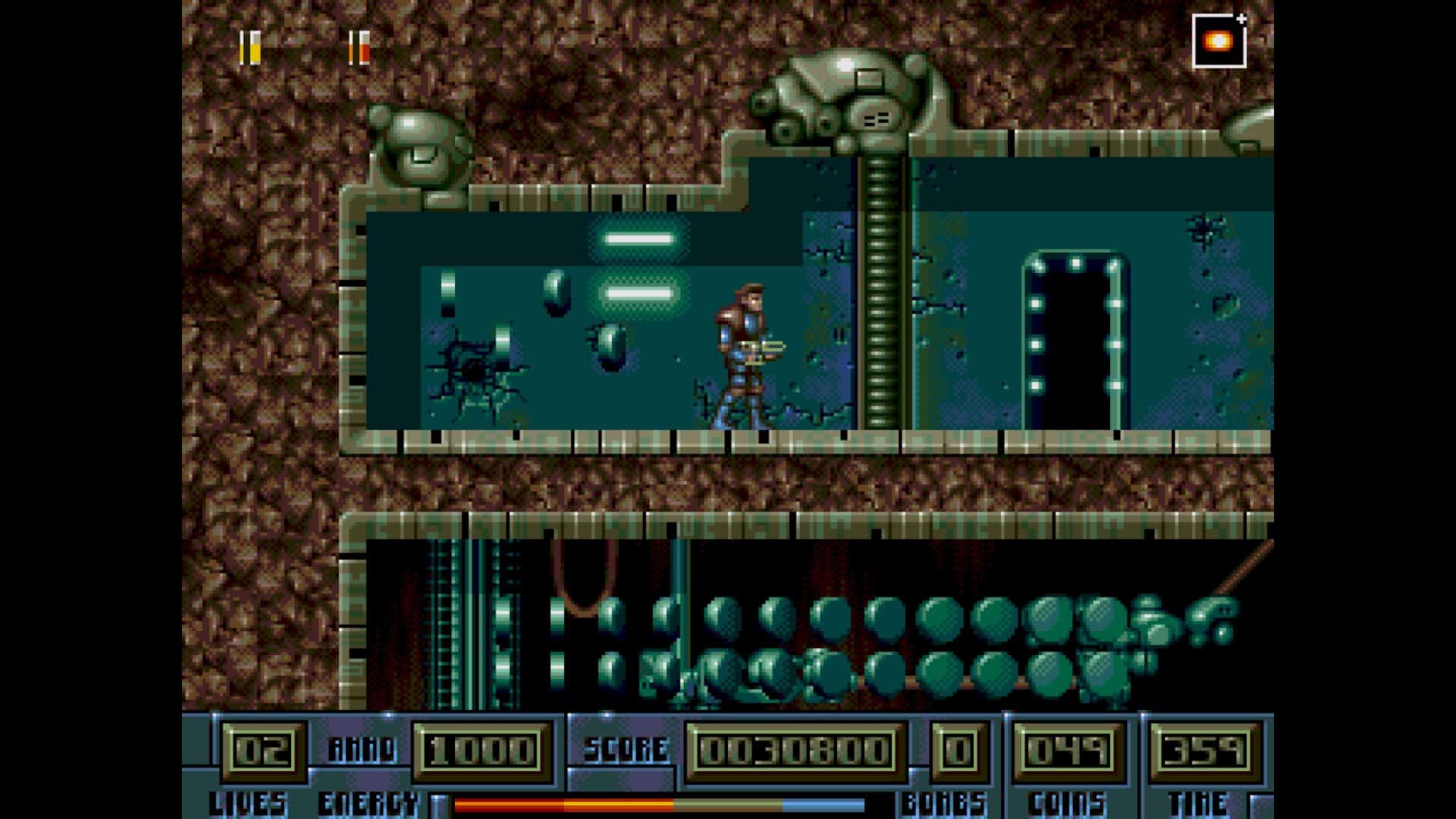The image size is (1456, 819).
Task: Select the fireball weapon icon
Action: pyautogui.click(x=1219, y=42)
